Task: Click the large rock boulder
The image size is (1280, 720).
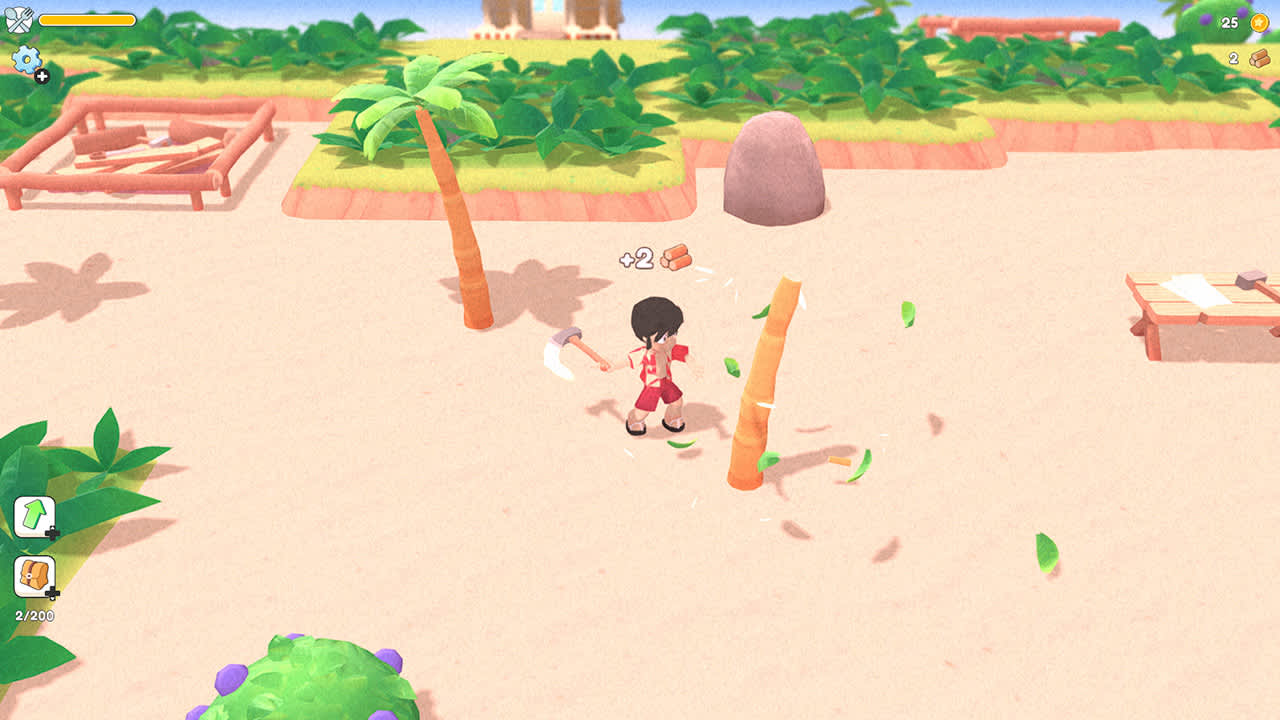Action: (x=770, y=172)
